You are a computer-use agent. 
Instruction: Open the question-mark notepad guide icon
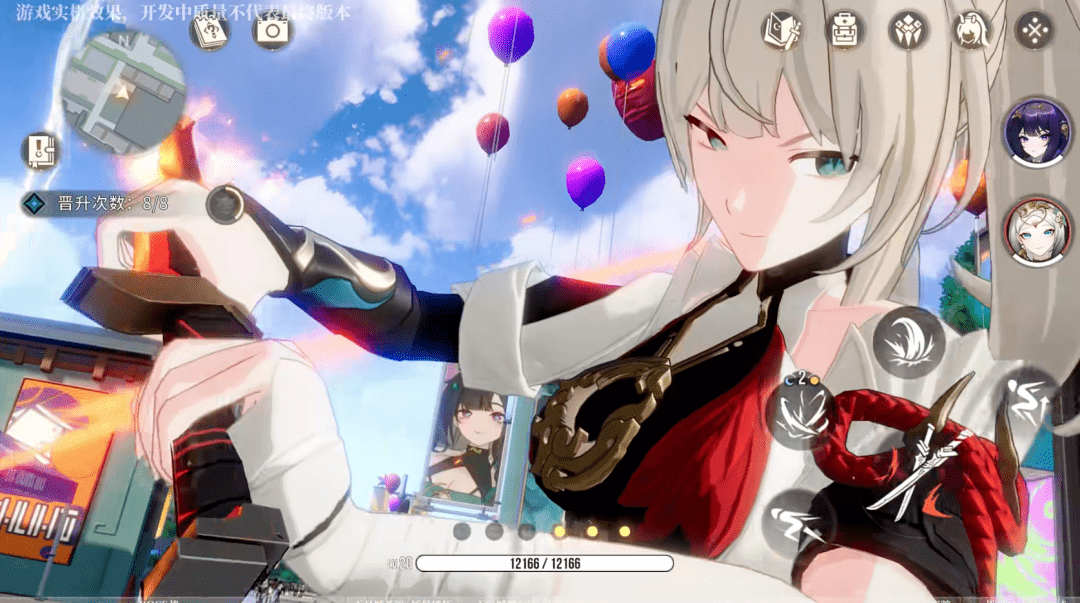click(210, 31)
